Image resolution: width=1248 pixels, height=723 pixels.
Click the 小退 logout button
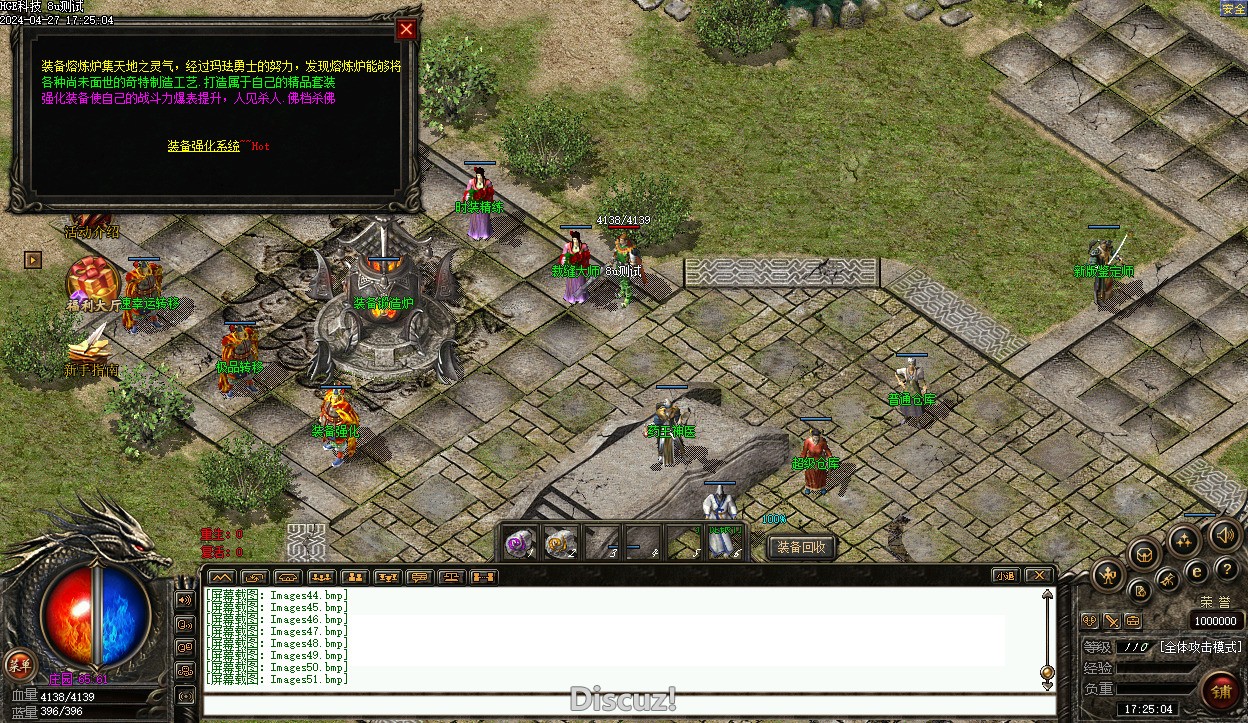[x=1005, y=575]
